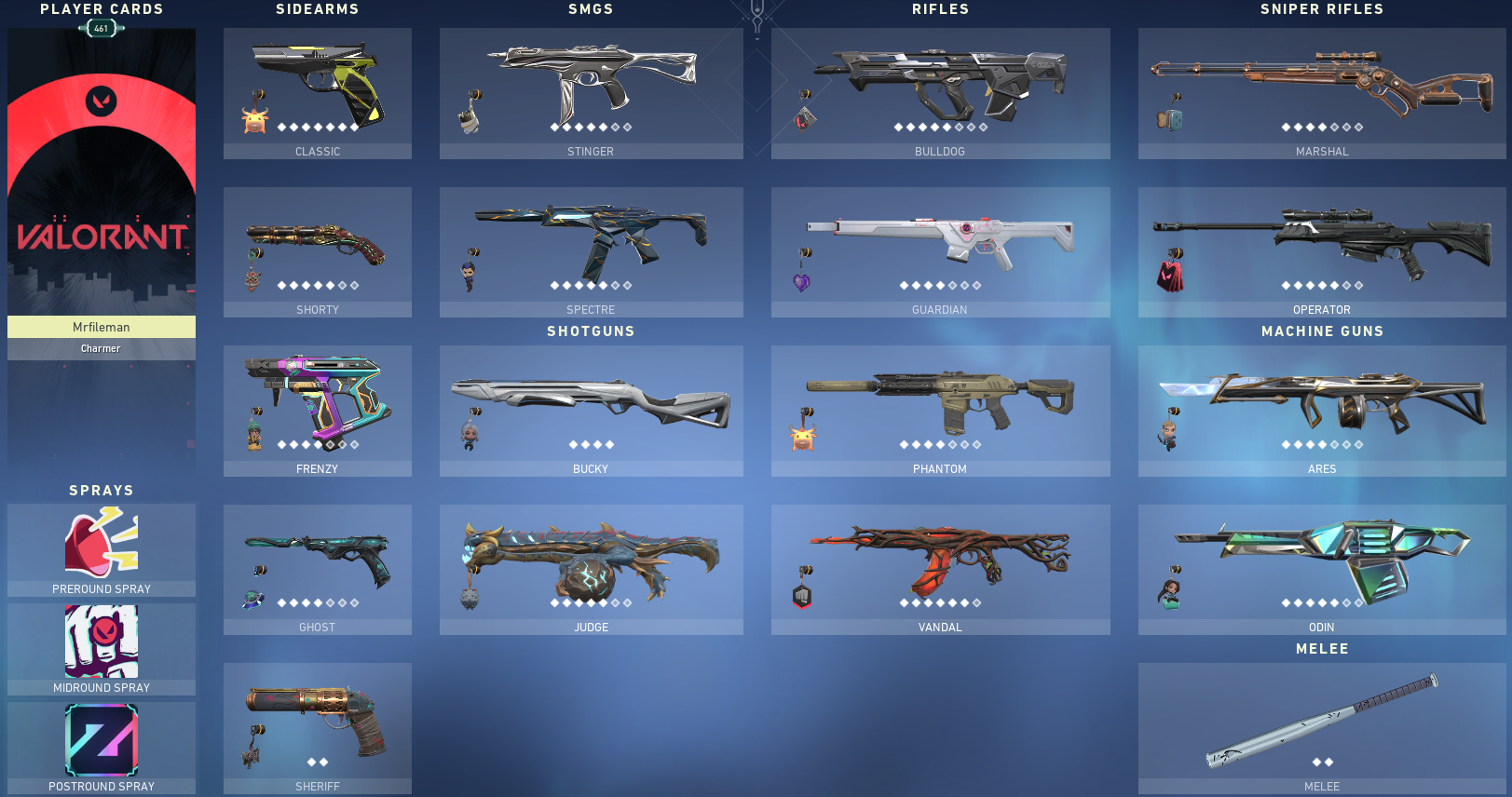Viewport: 1512px width, 797px height.
Task: Click the red-caped buddy on the Operator
Action: [x=1172, y=273]
